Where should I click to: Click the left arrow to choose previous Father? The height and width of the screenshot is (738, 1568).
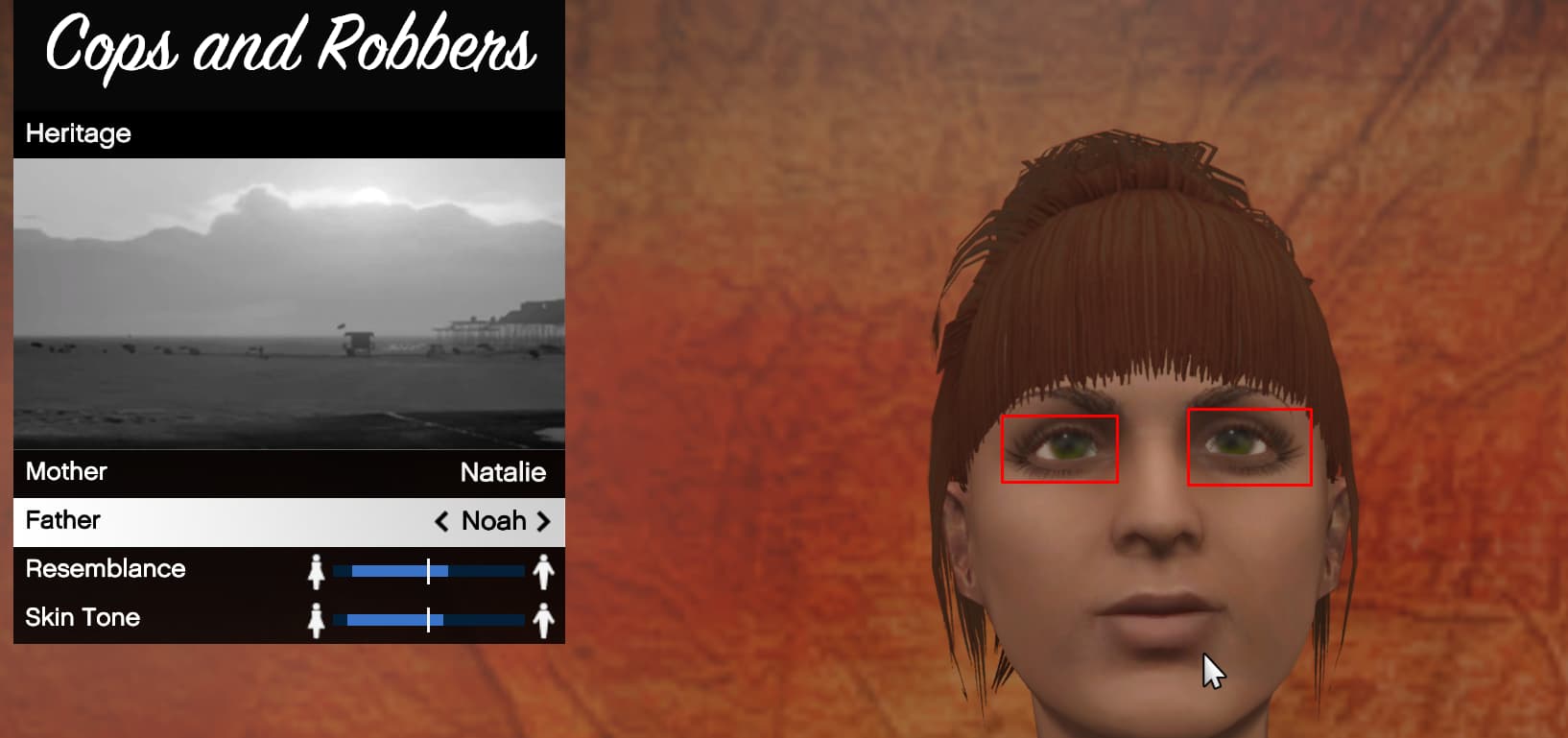tap(441, 521)
